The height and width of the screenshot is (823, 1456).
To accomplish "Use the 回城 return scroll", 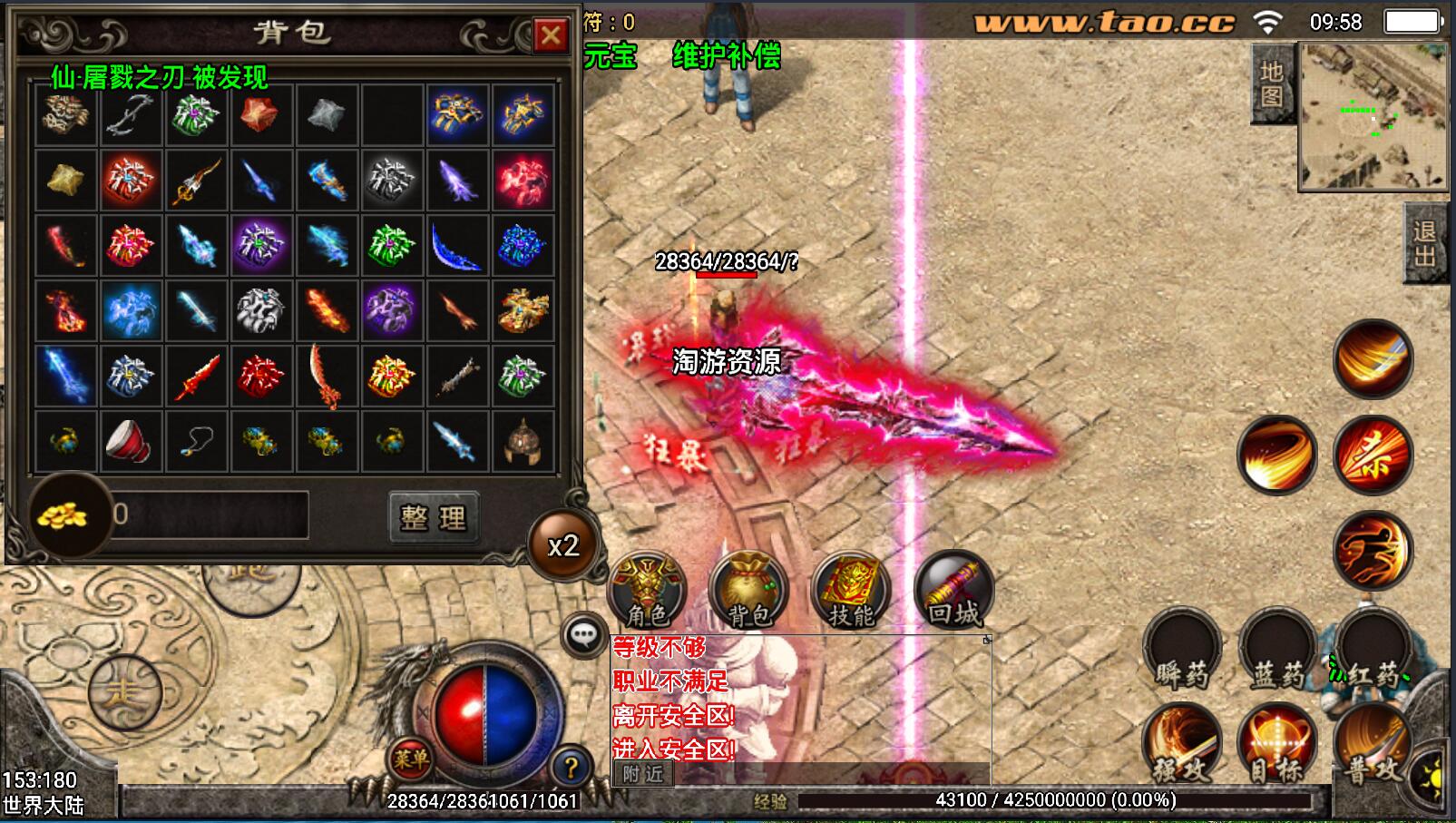I will pyautogui.click(x=953, y=590).
